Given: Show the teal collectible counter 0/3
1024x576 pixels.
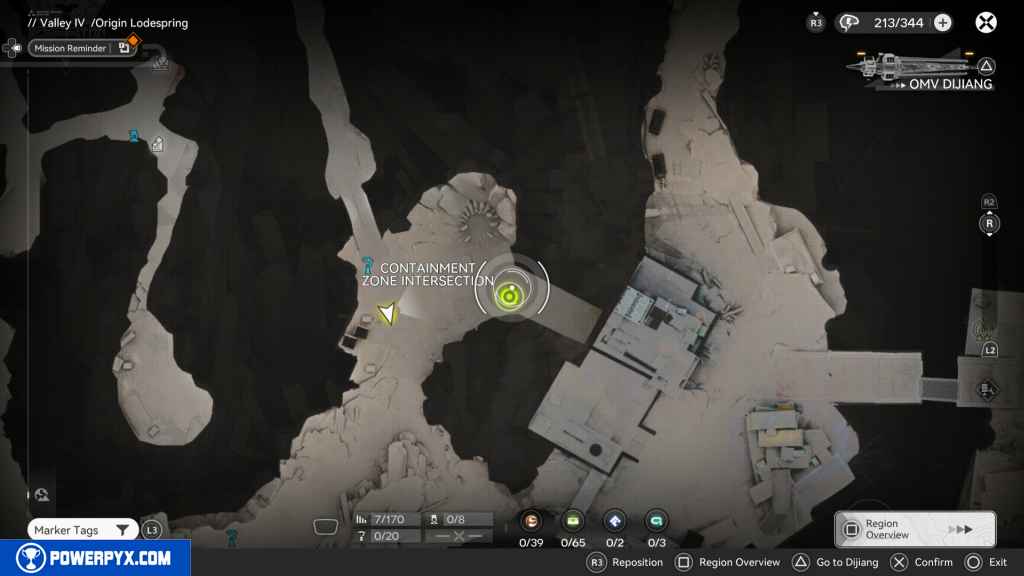Looking at the screenshot, I should click(656, 521).
